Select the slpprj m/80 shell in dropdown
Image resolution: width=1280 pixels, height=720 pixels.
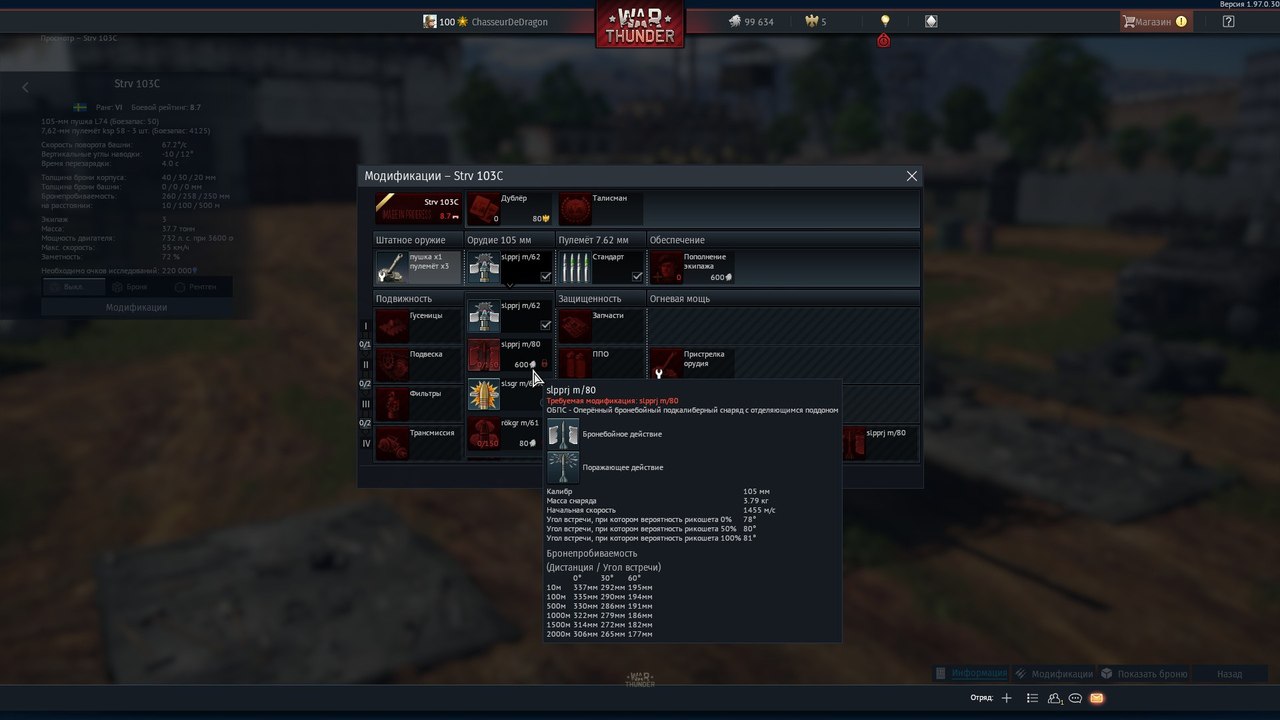pos(509,354)
